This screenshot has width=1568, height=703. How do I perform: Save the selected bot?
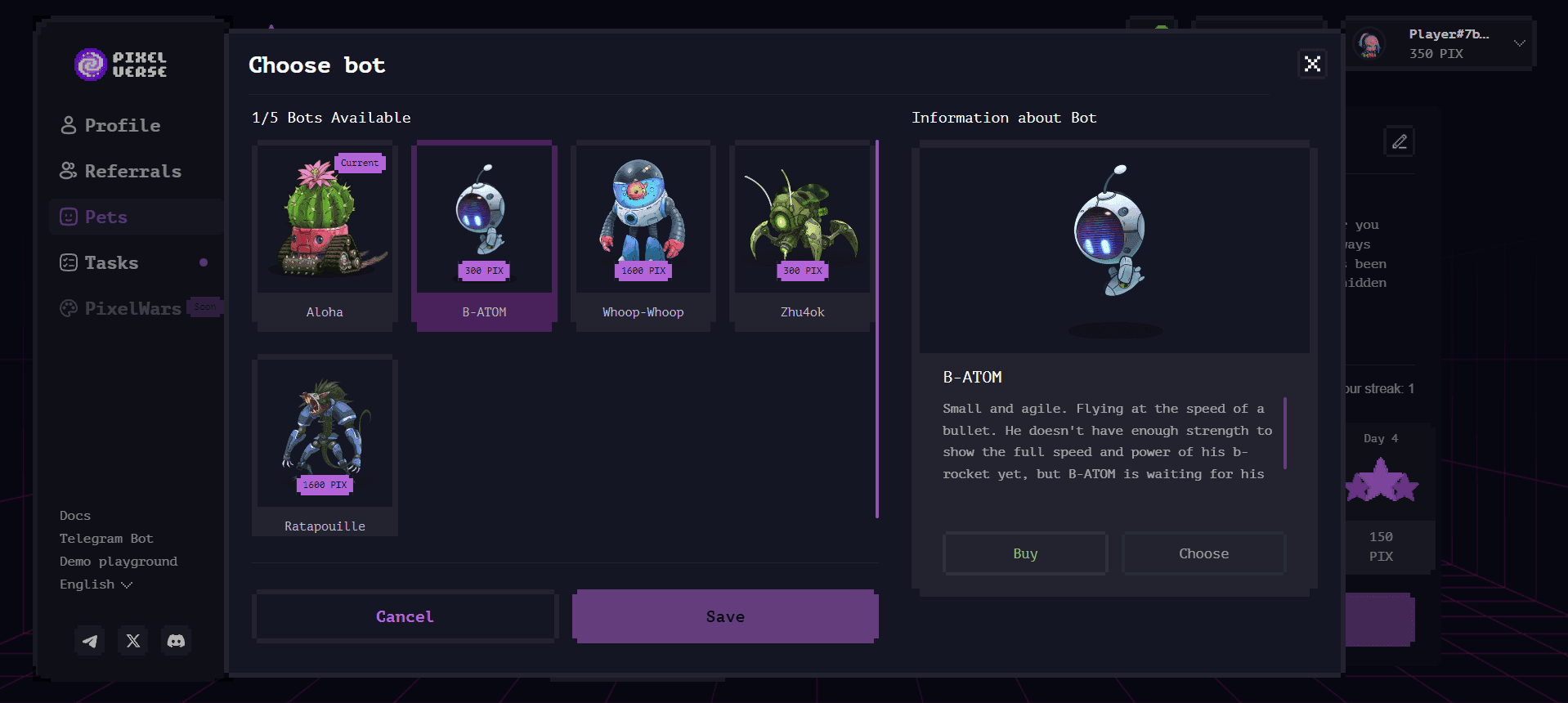pyautogui.click(x=724, y=616)
